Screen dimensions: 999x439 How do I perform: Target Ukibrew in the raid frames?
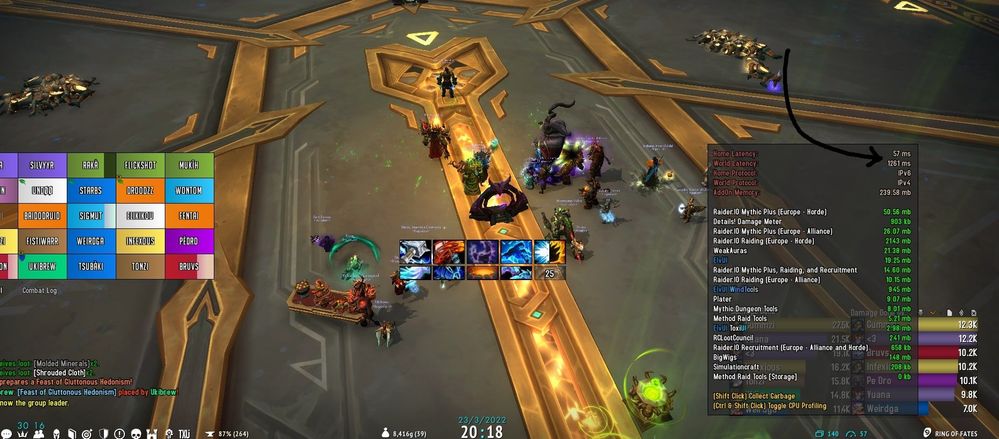pos(43,267)
